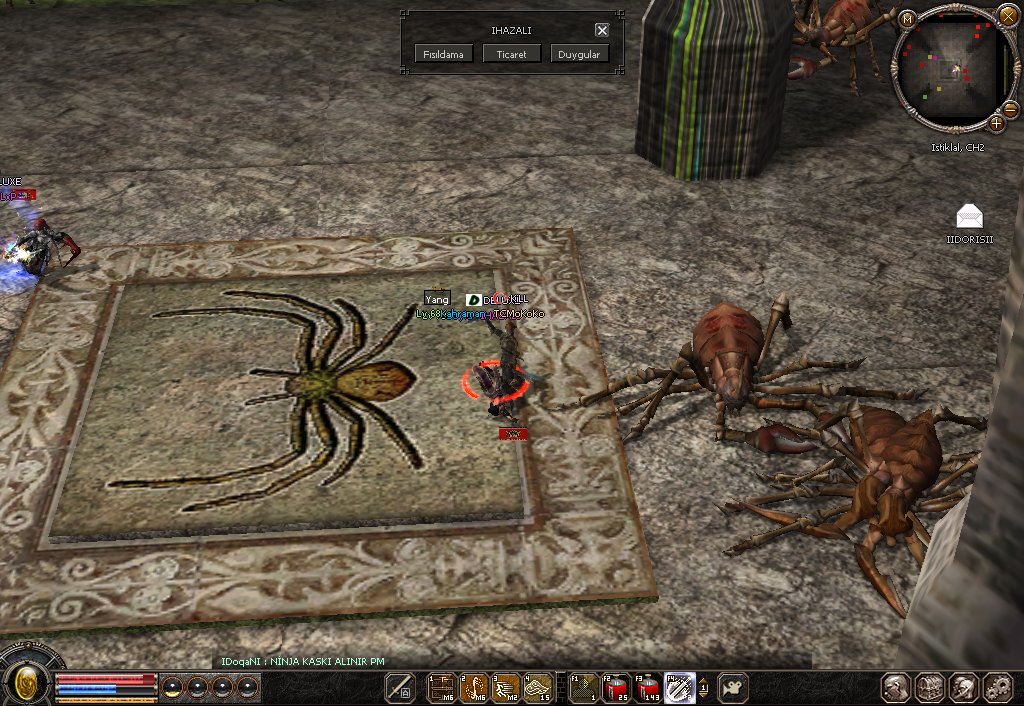Open trade with the Ticaret button
The width and height of the screenshot is (1024, 706).
[x=511, y=54]
